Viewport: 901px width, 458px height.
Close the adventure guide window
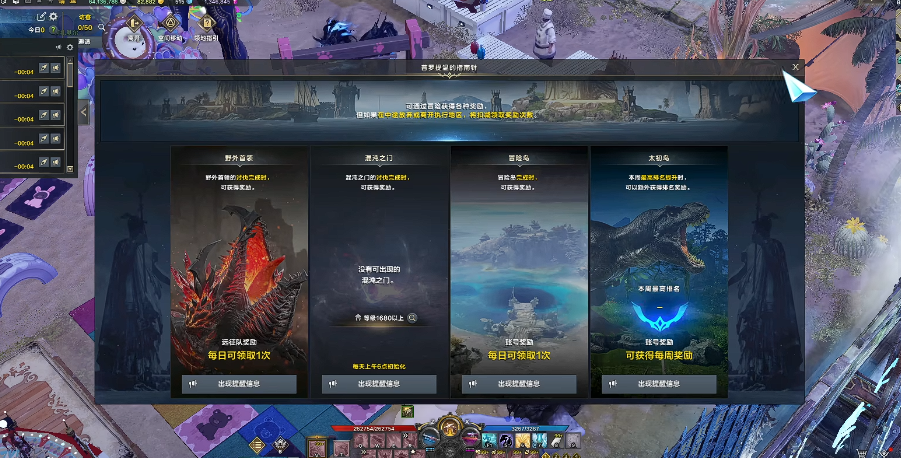click(795, 67)
